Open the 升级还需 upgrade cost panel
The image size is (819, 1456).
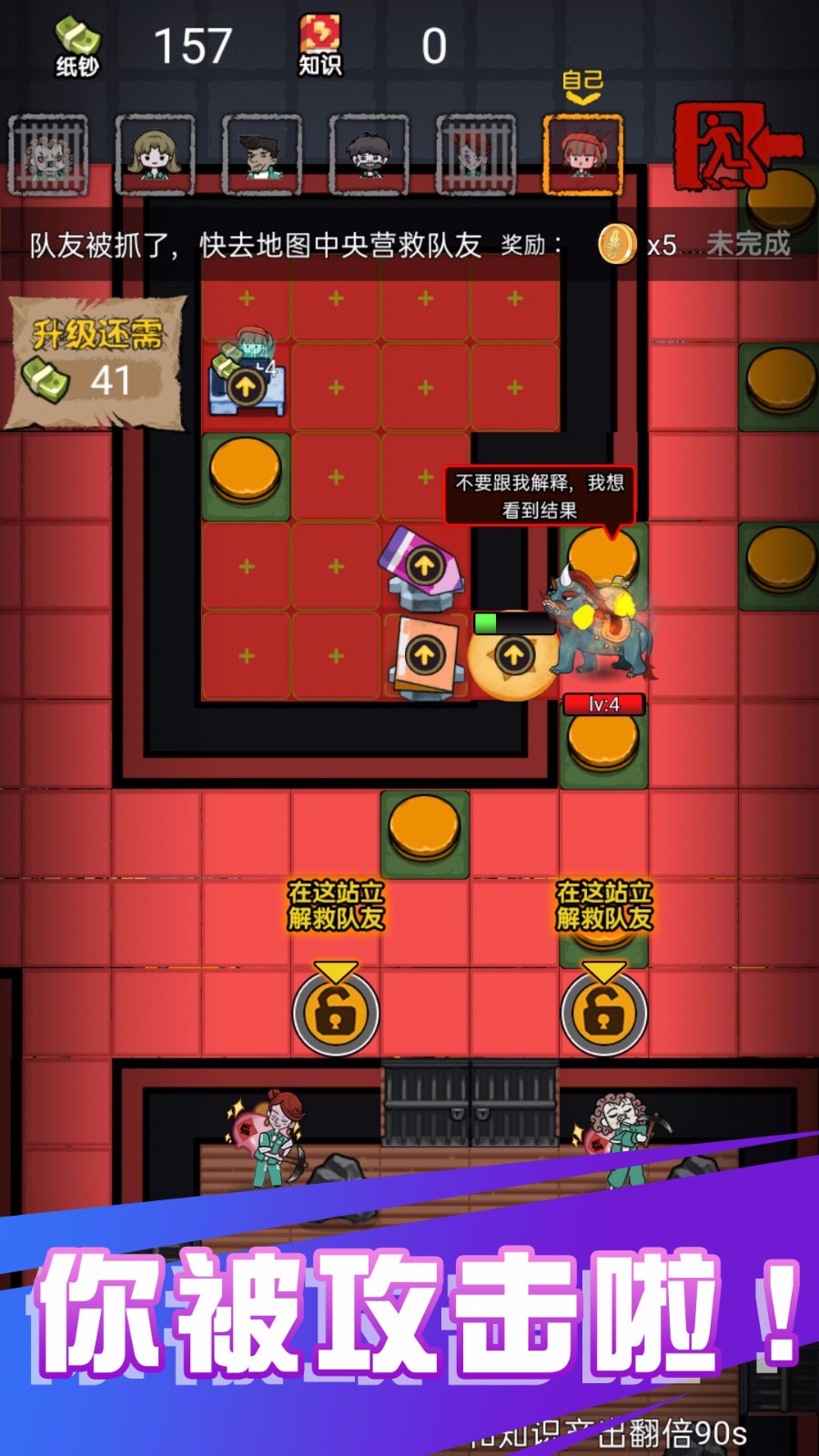[96, 360]
